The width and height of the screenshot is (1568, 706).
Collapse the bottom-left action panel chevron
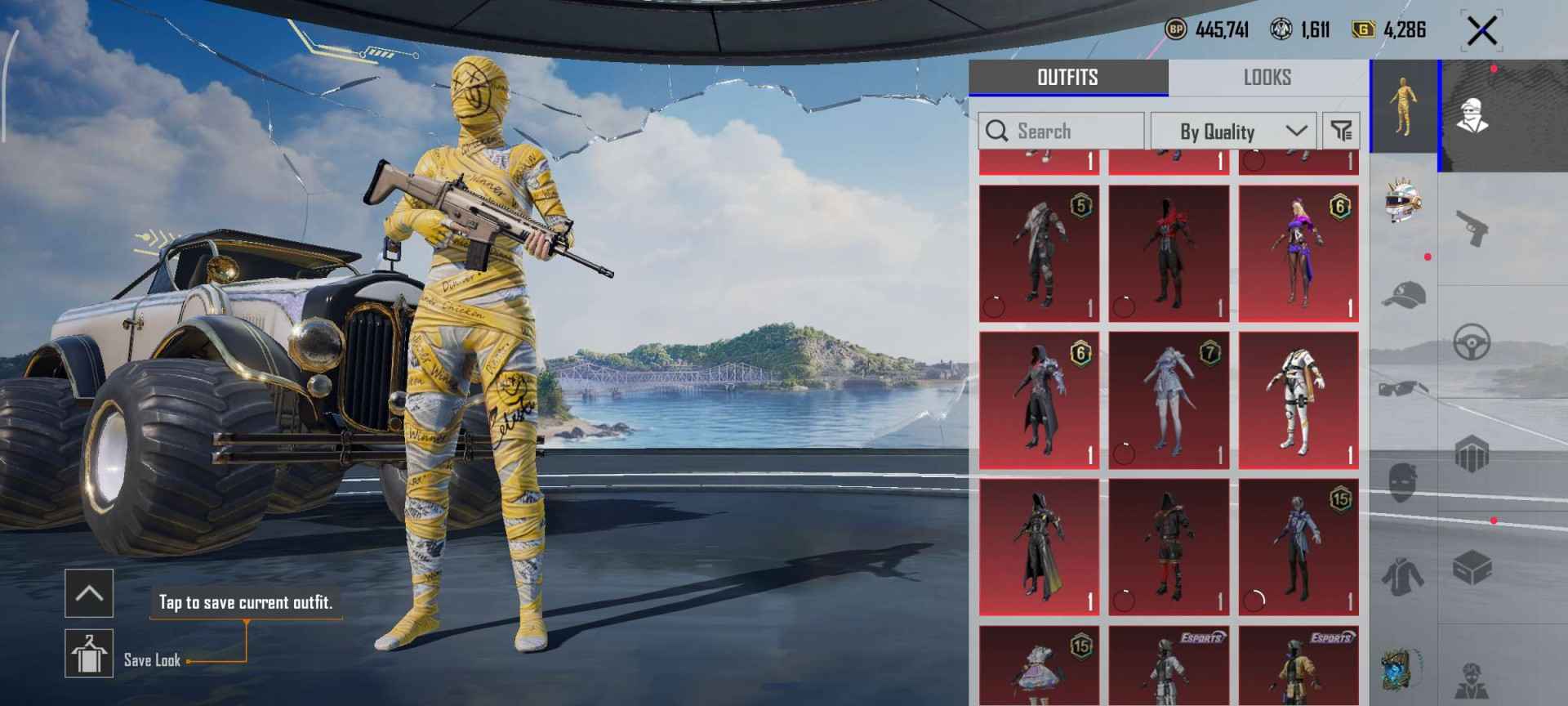click(90, 592)
